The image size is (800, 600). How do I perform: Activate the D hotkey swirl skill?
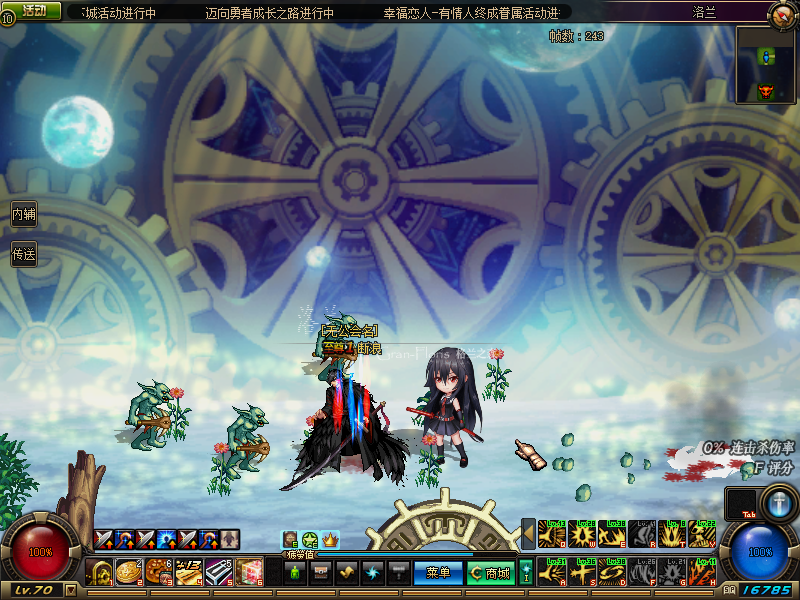(612, 573)
